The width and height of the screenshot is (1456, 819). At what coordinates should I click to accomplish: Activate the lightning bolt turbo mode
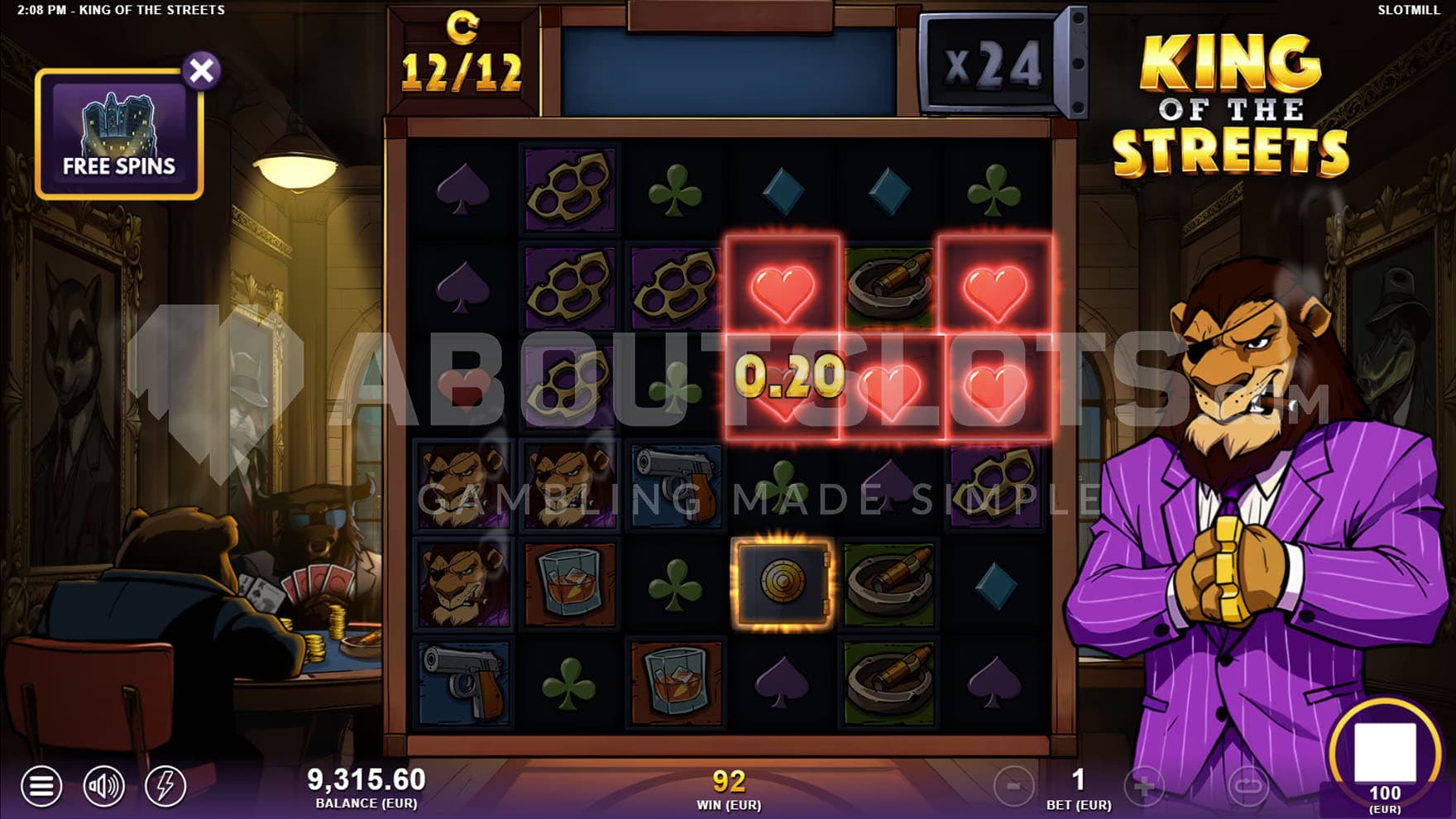point(165,785)
